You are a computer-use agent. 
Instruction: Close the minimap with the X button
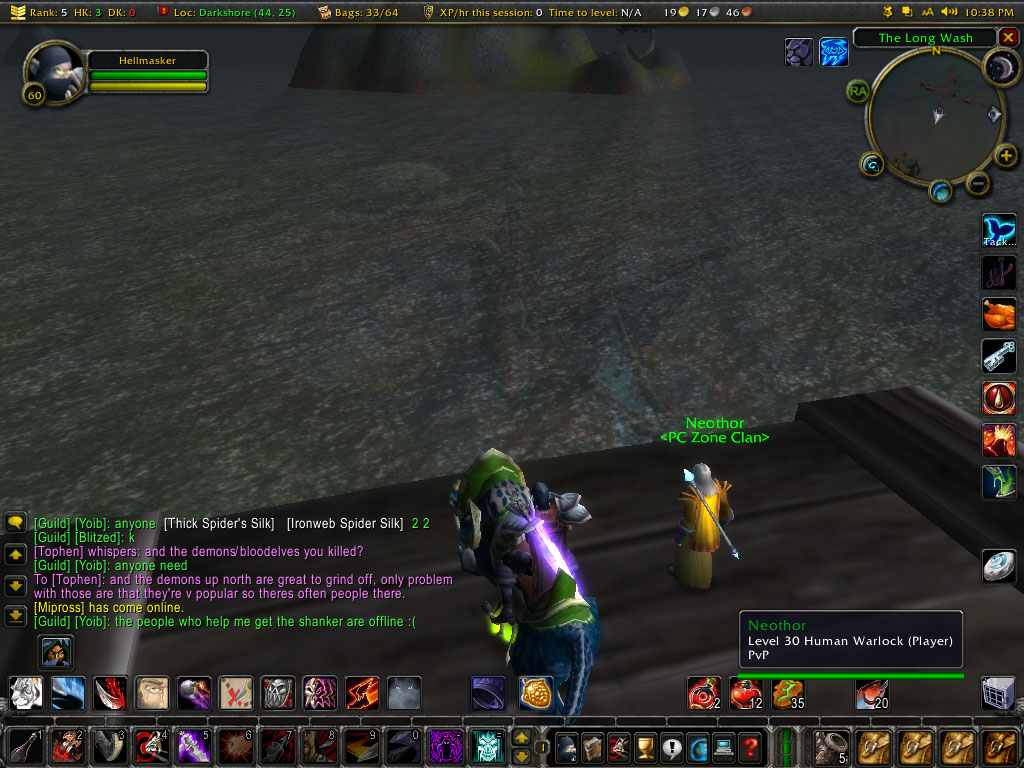1007,38
